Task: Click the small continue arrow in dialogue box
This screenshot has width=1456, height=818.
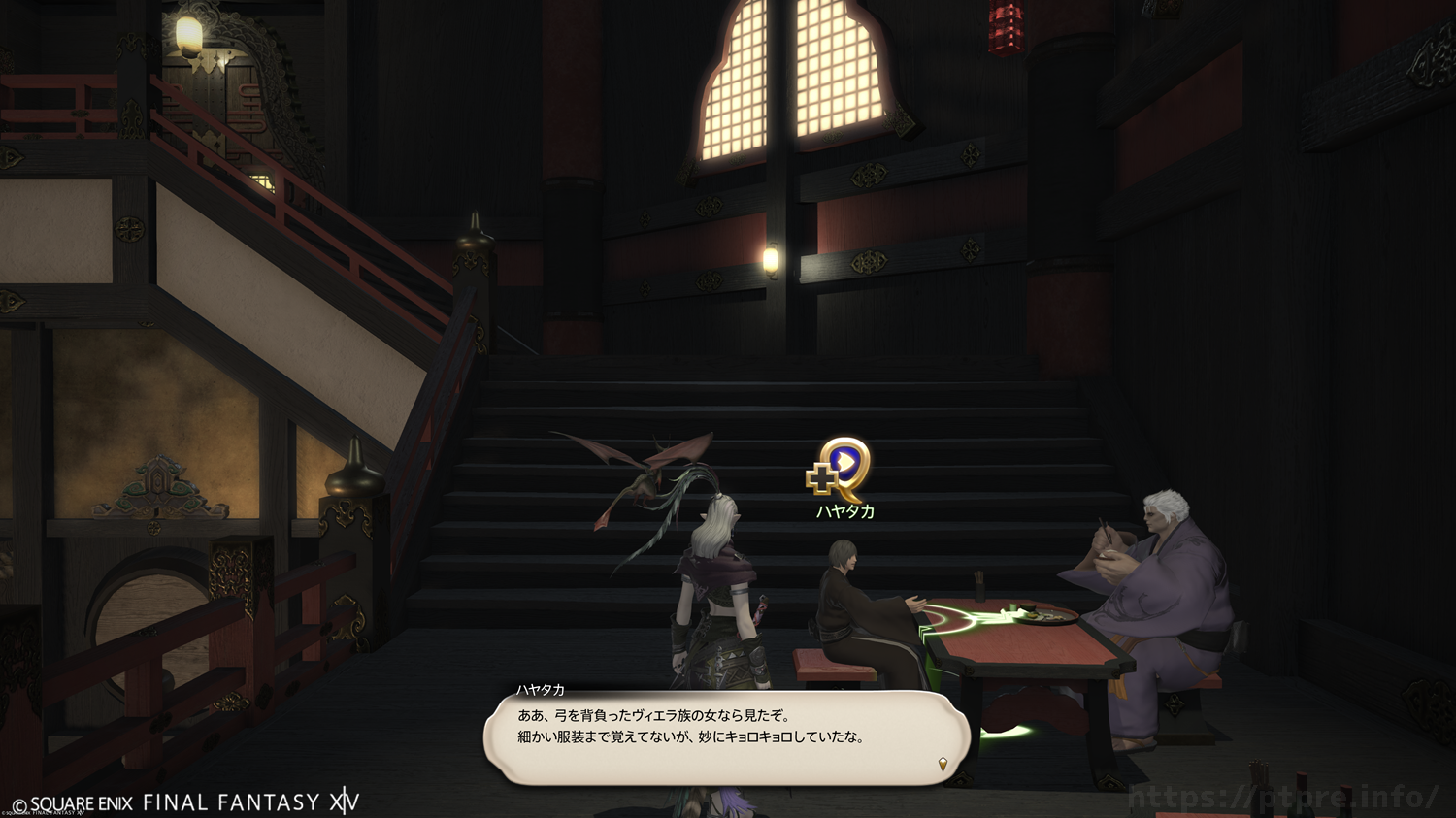Action: click(x=942, y=765)
